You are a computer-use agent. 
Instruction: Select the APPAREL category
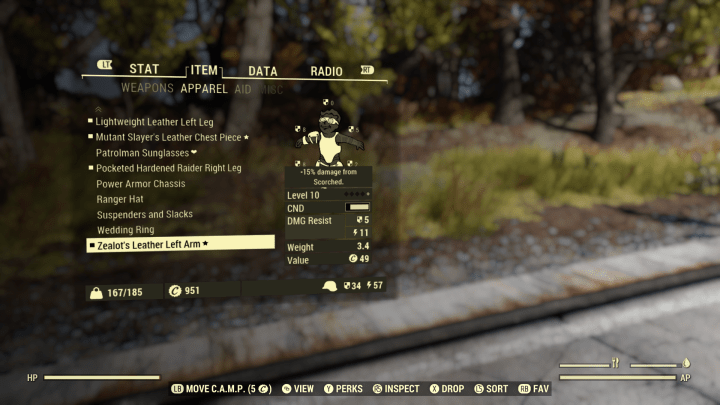(x=204, y=88)
